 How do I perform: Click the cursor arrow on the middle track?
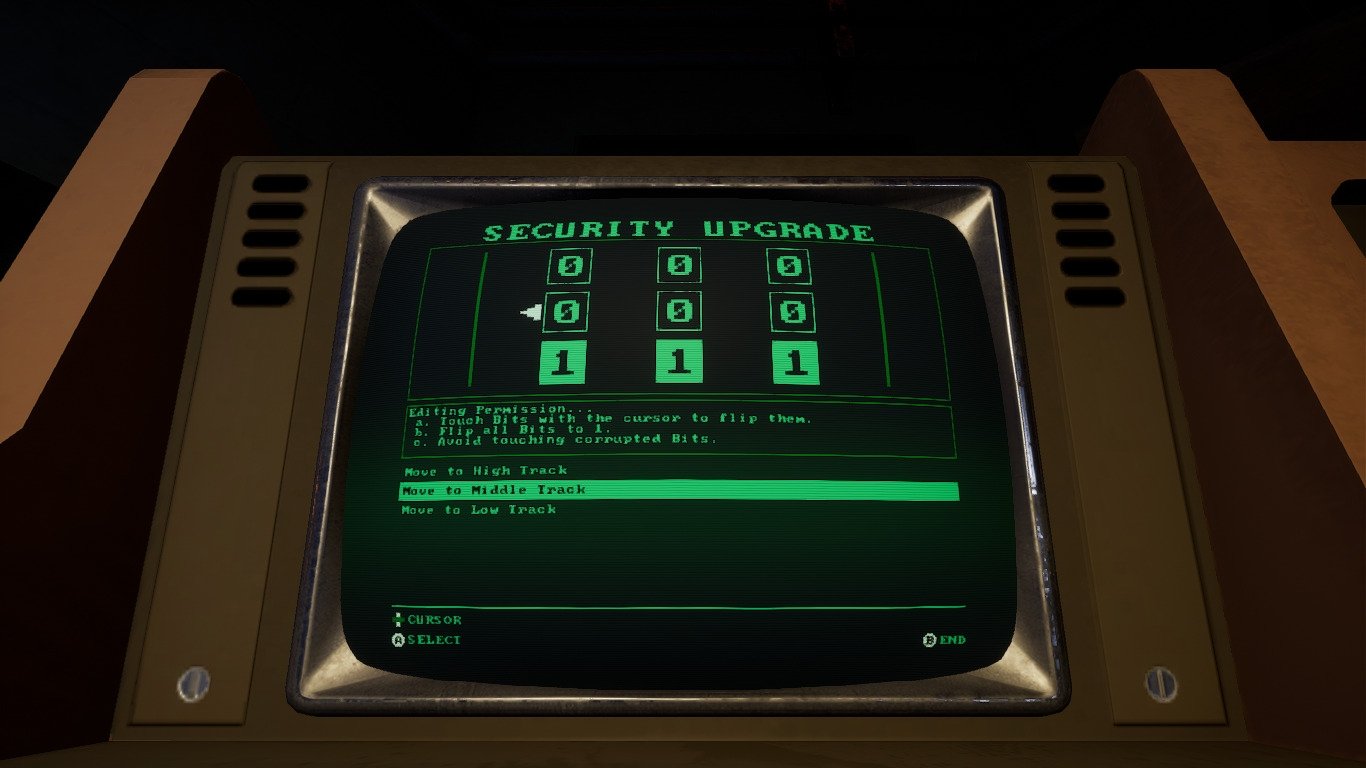coord(531,310)
